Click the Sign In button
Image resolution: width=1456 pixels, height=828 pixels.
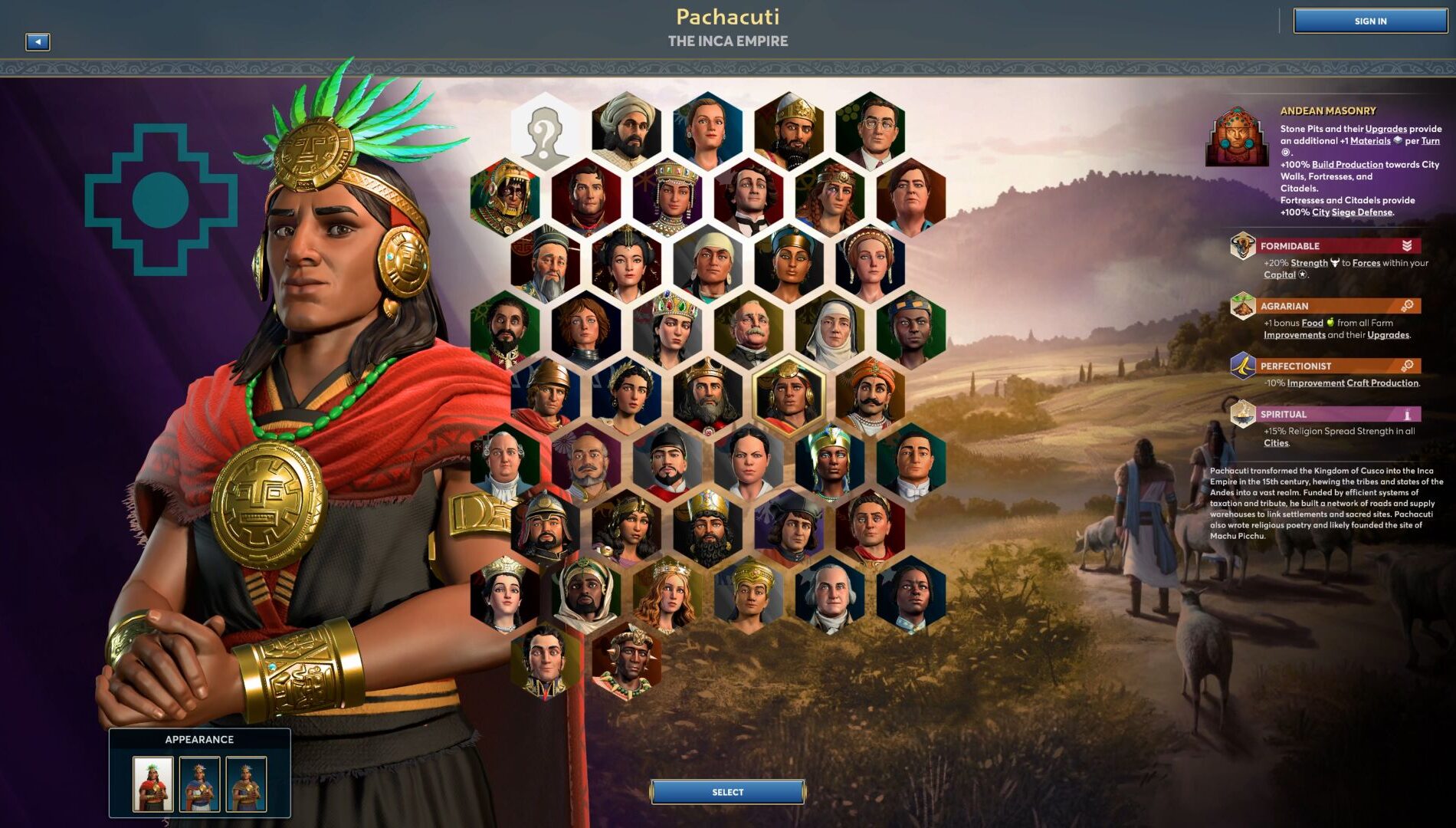(1370, 21)
